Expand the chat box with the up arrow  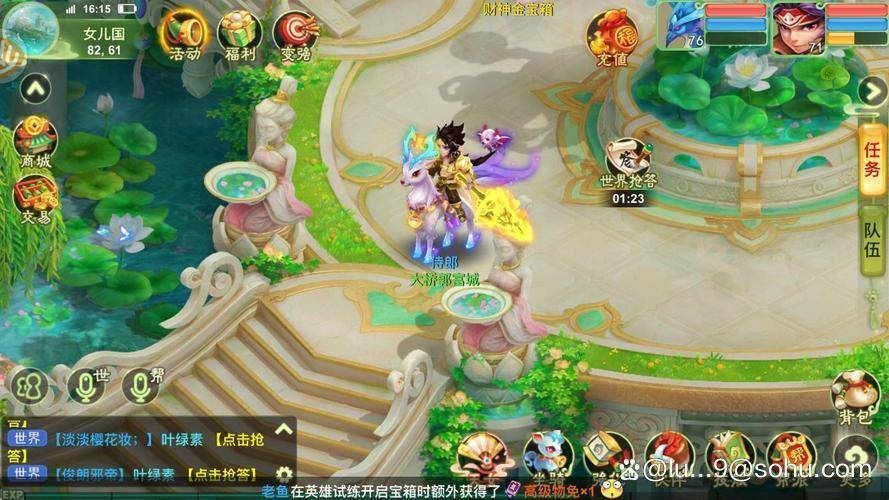(284, 430)
